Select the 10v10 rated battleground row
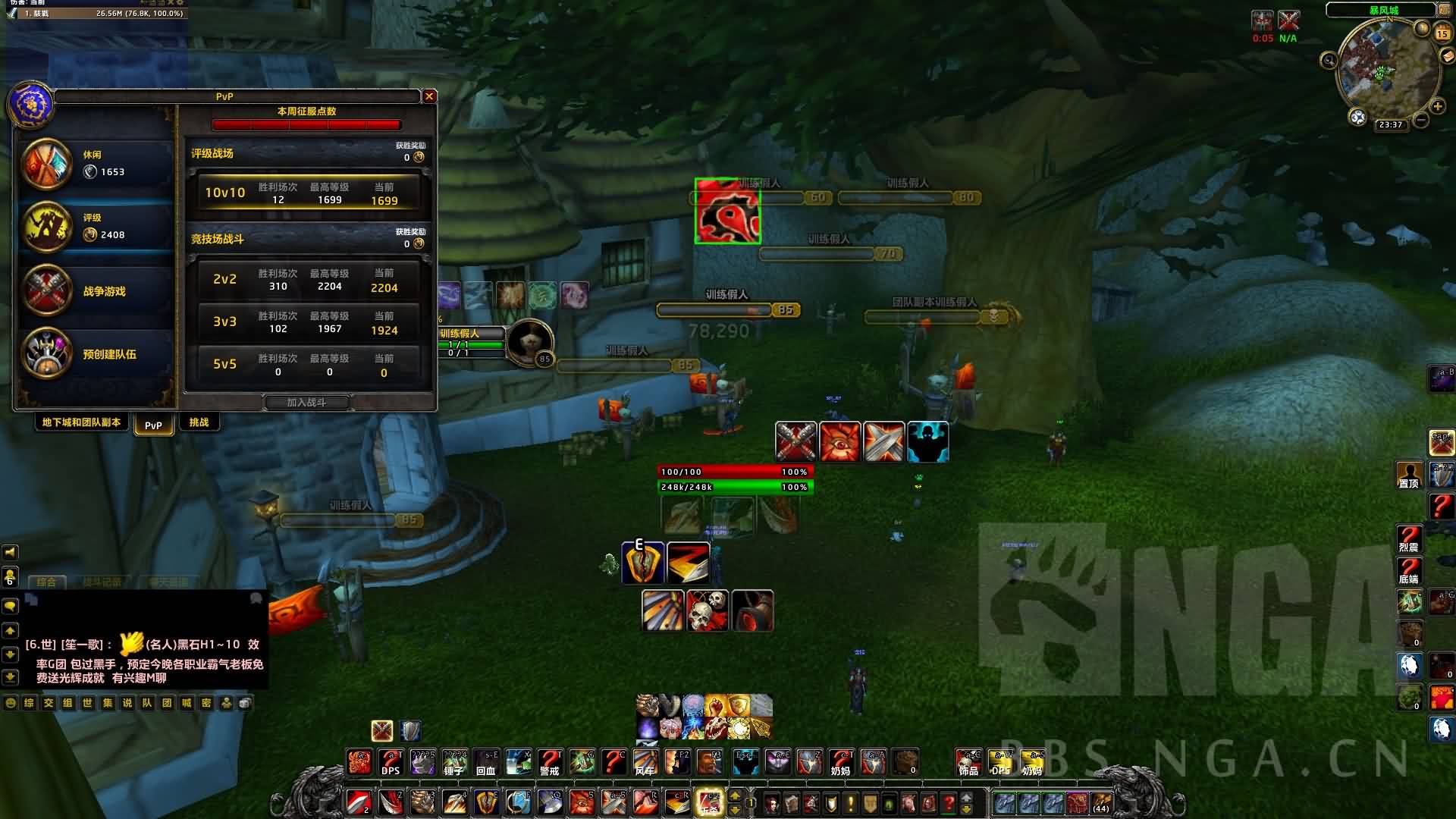The height and width of the screenshot is (819, 1456). pyautogui.click(x=308, y=193)
